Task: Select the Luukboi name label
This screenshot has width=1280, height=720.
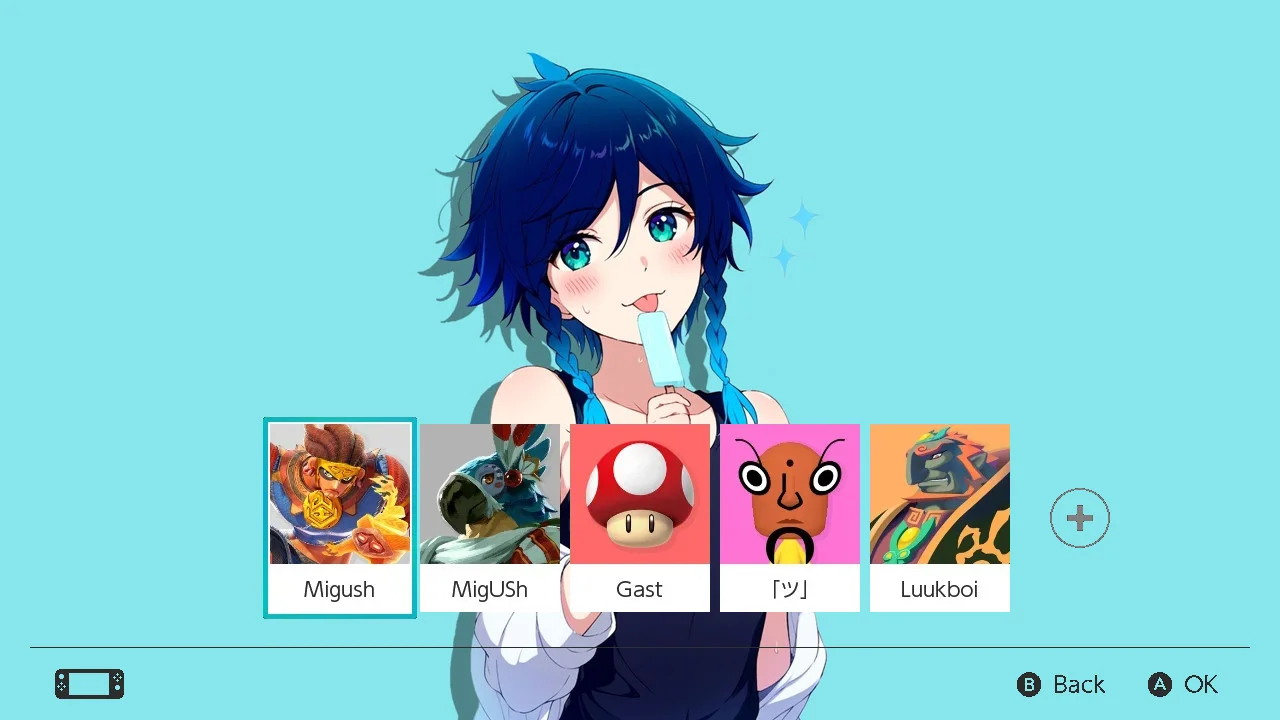Action: pyautogui.click(x=940, y=589)
